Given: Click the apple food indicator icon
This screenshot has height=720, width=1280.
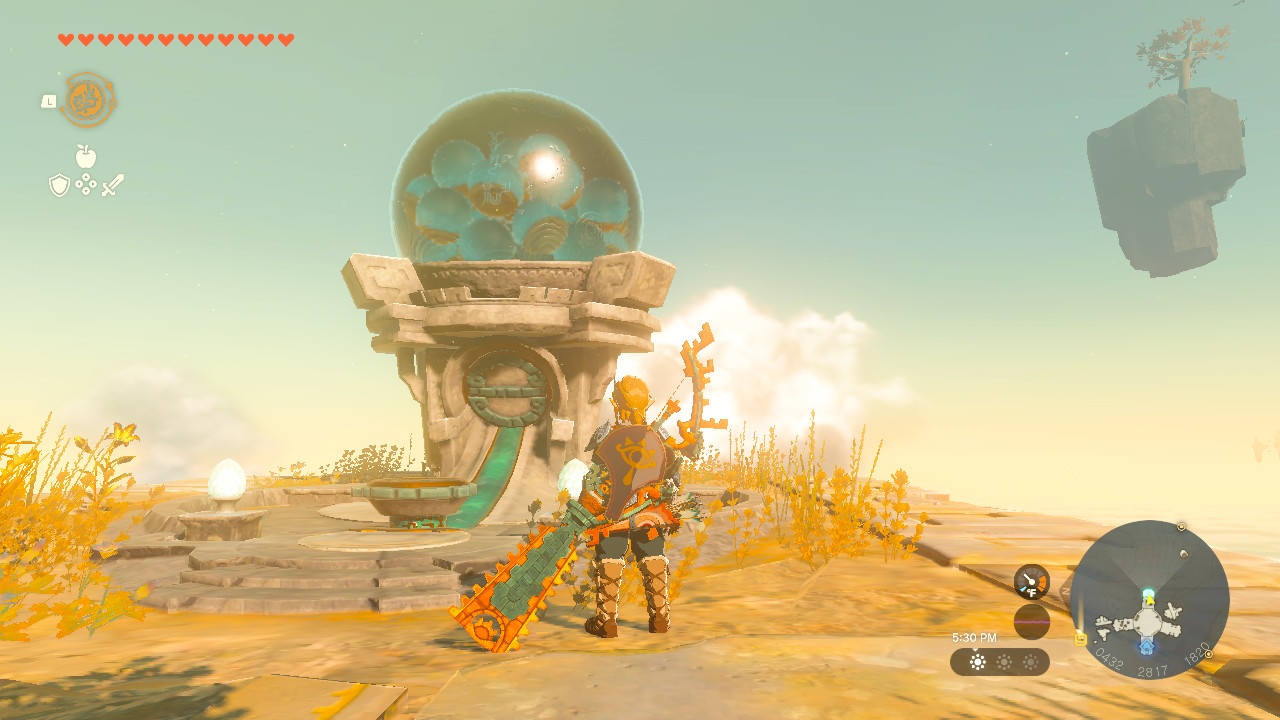Looking at the screenshot, I should click(86, 156).
